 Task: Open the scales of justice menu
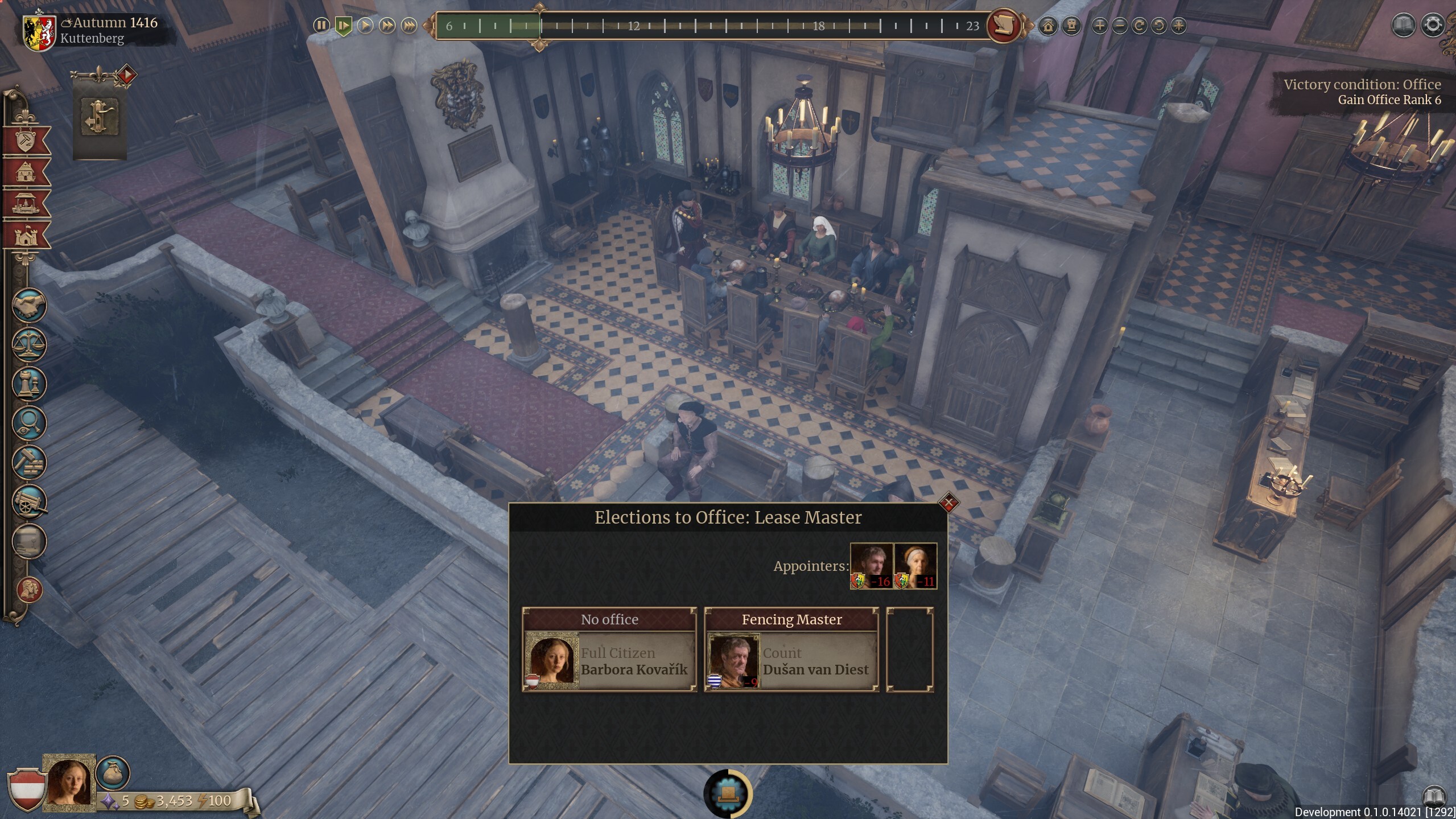28,344
